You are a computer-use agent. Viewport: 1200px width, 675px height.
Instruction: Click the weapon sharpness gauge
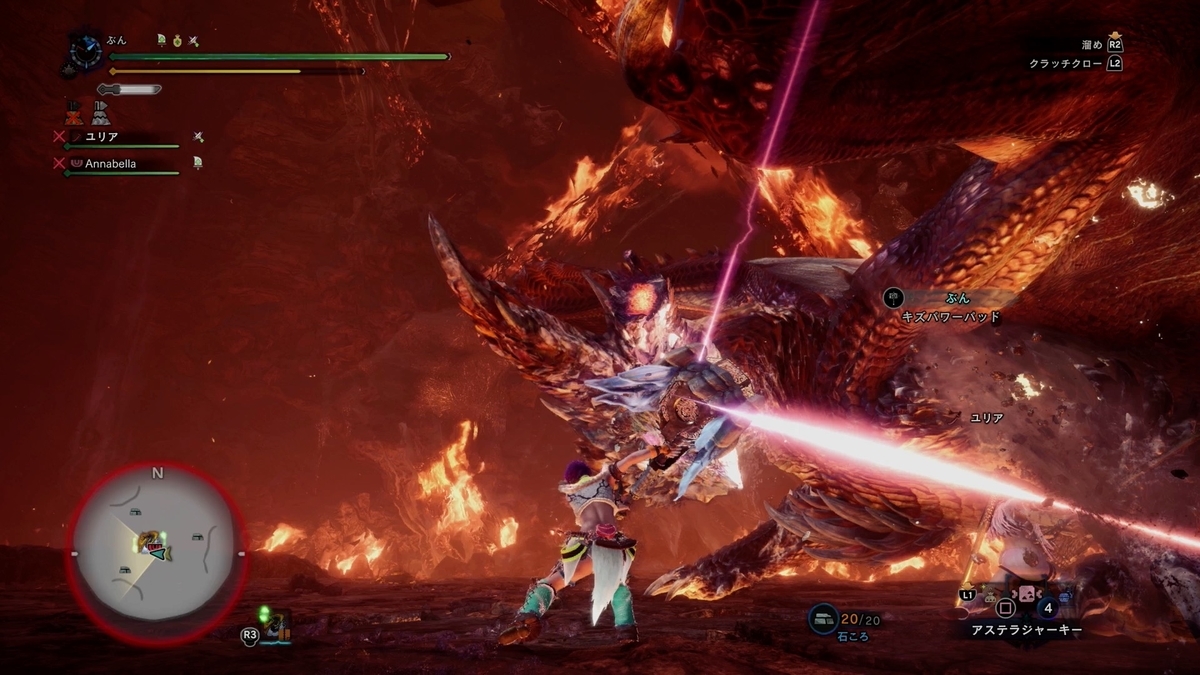(x=129, y=89)
